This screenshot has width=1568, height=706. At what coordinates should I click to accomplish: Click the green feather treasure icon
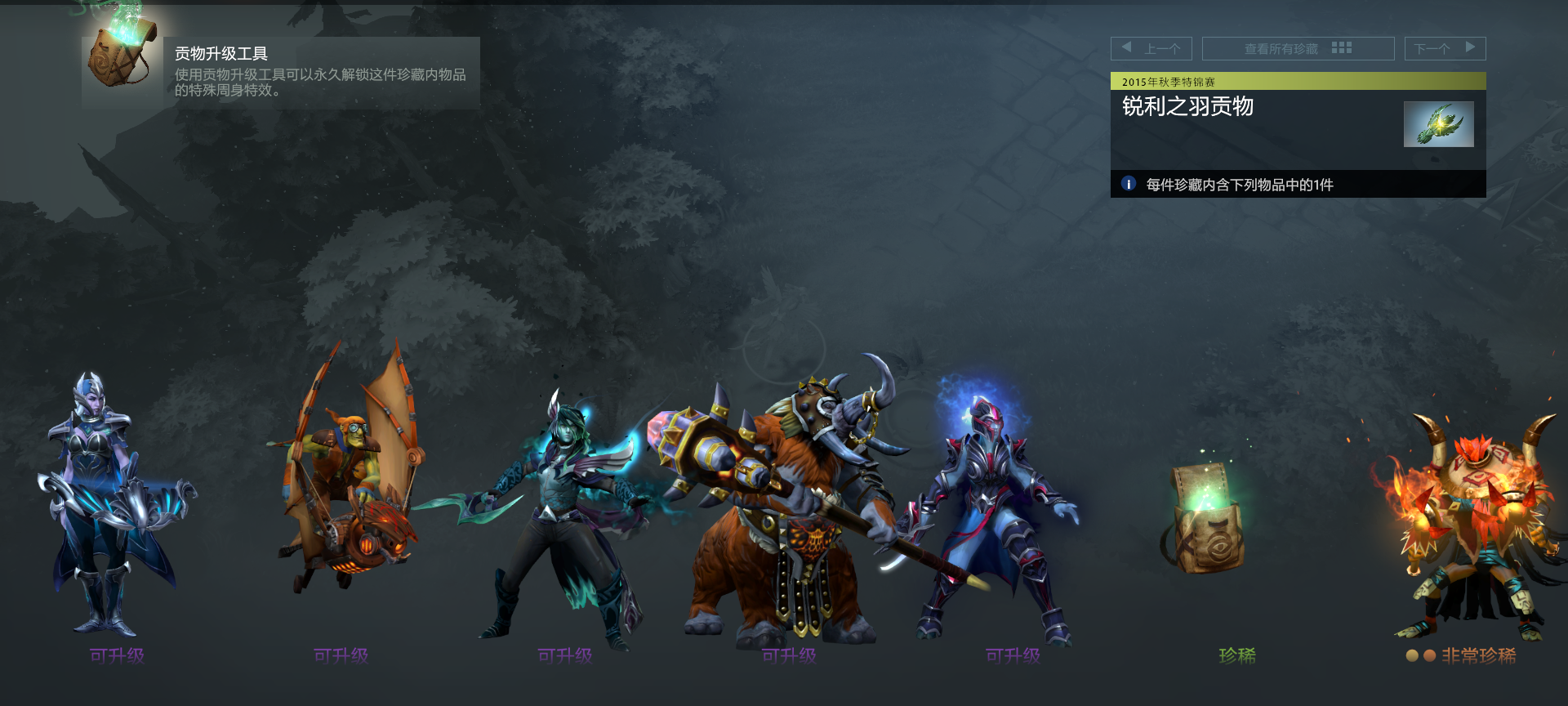1438,124
